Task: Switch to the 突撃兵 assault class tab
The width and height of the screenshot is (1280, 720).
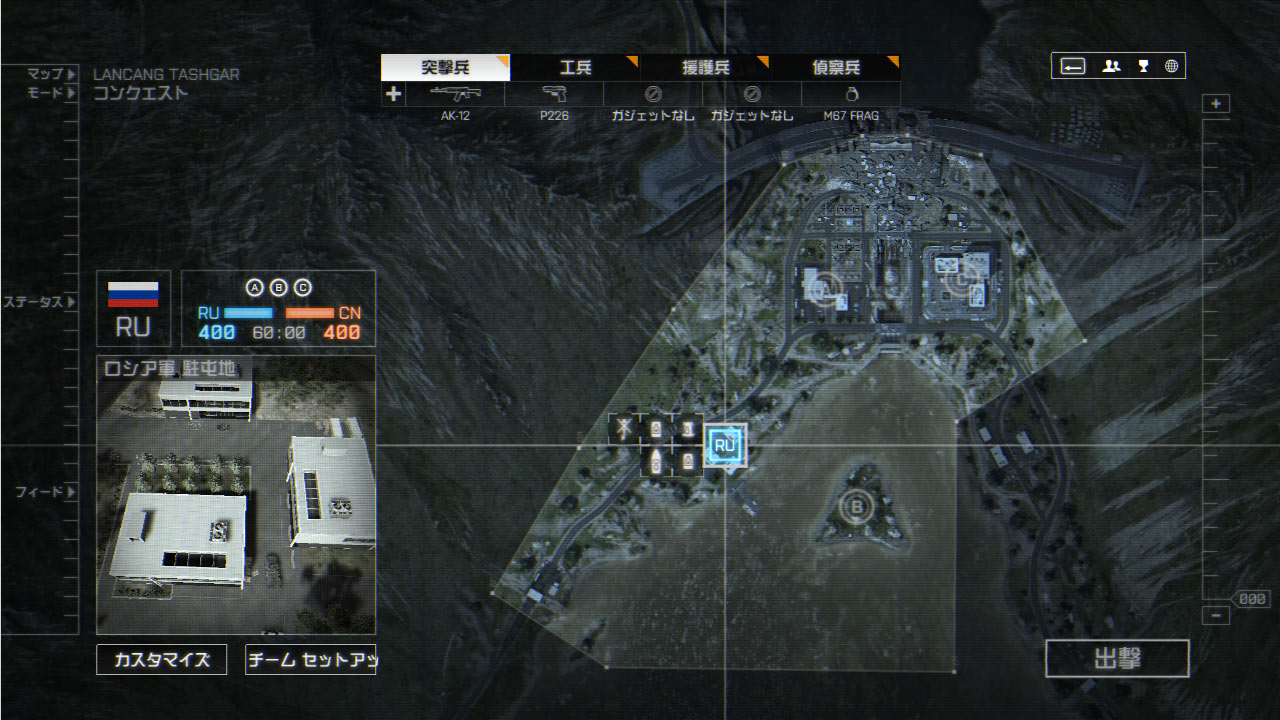Action: [x=445, y=68]
